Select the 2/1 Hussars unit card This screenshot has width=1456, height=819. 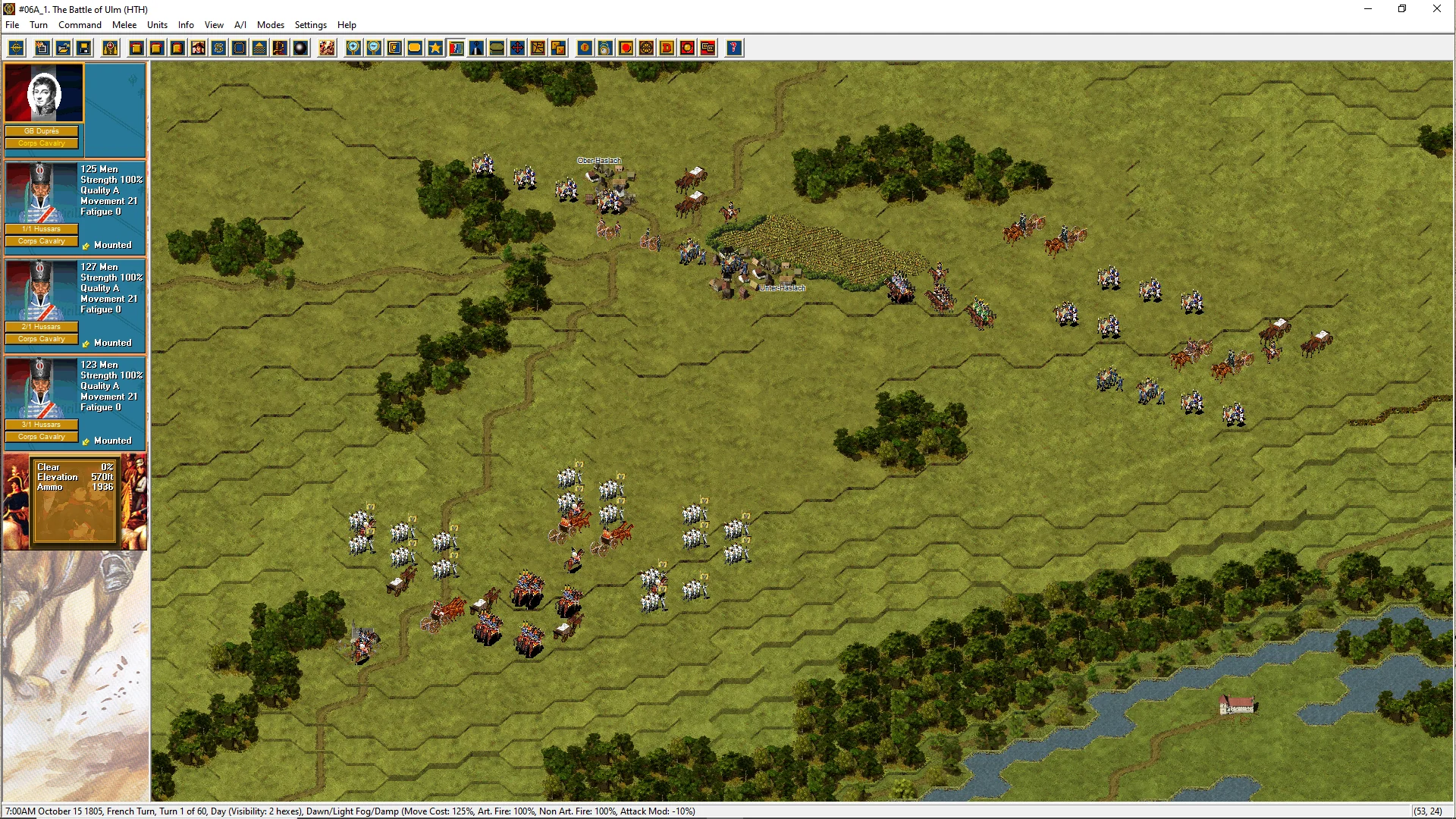pos(74,304)
